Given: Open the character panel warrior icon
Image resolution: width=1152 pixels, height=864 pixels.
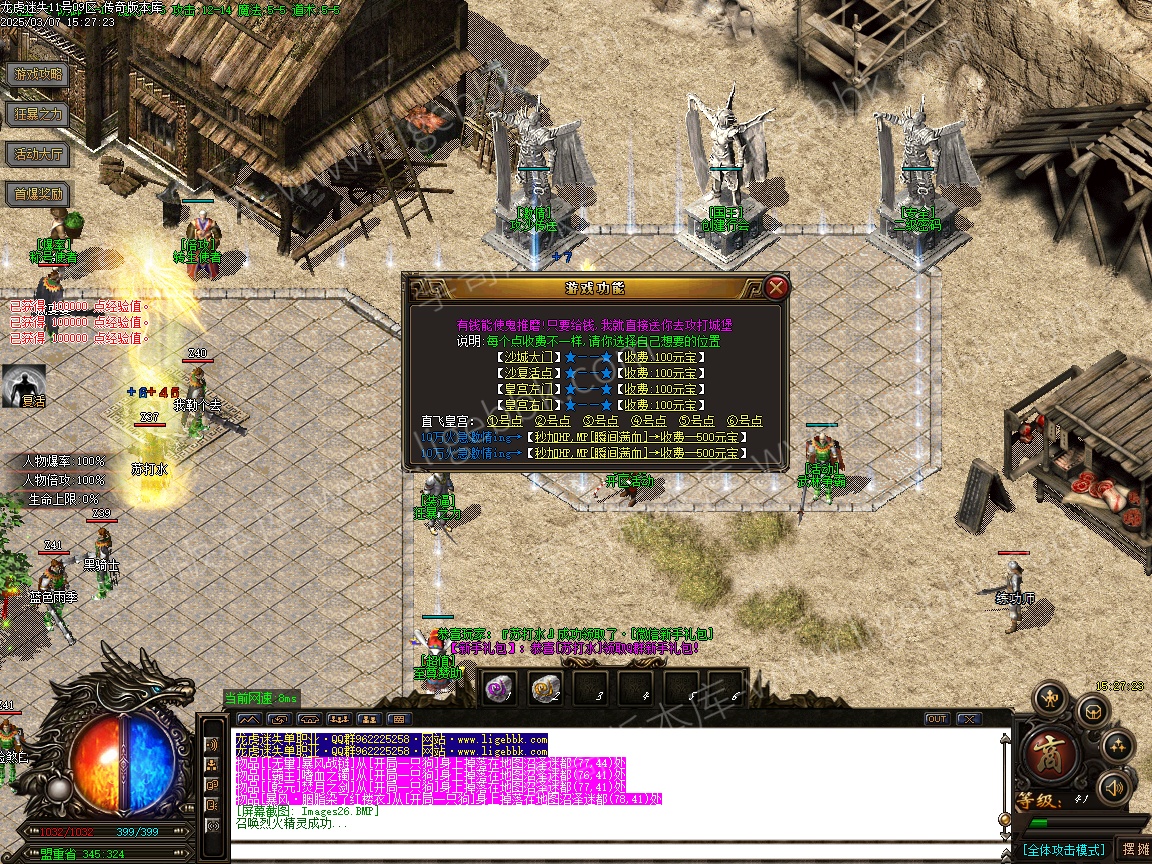Looking at the screenshot, I should tap(1050, 697).
